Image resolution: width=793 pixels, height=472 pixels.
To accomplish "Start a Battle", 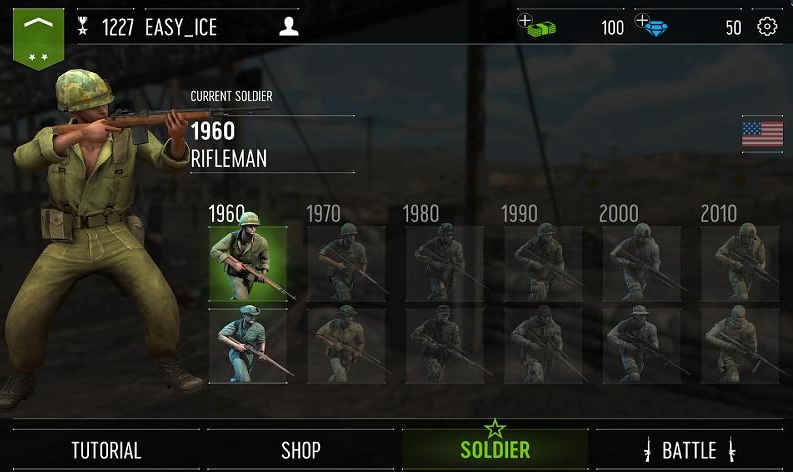I will click(x=690, y=450).
